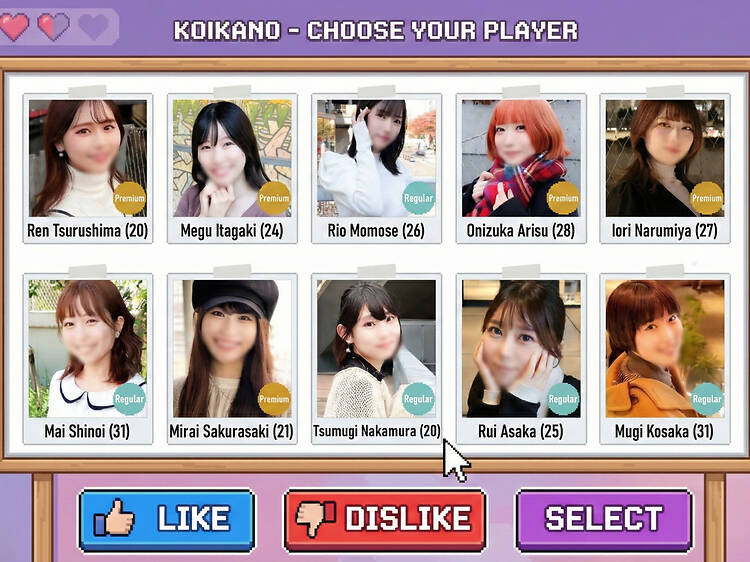Choose the Tsumugi Nakamura (20) card
This screenshot has height=562, width=750.
(x=376, y=358)
